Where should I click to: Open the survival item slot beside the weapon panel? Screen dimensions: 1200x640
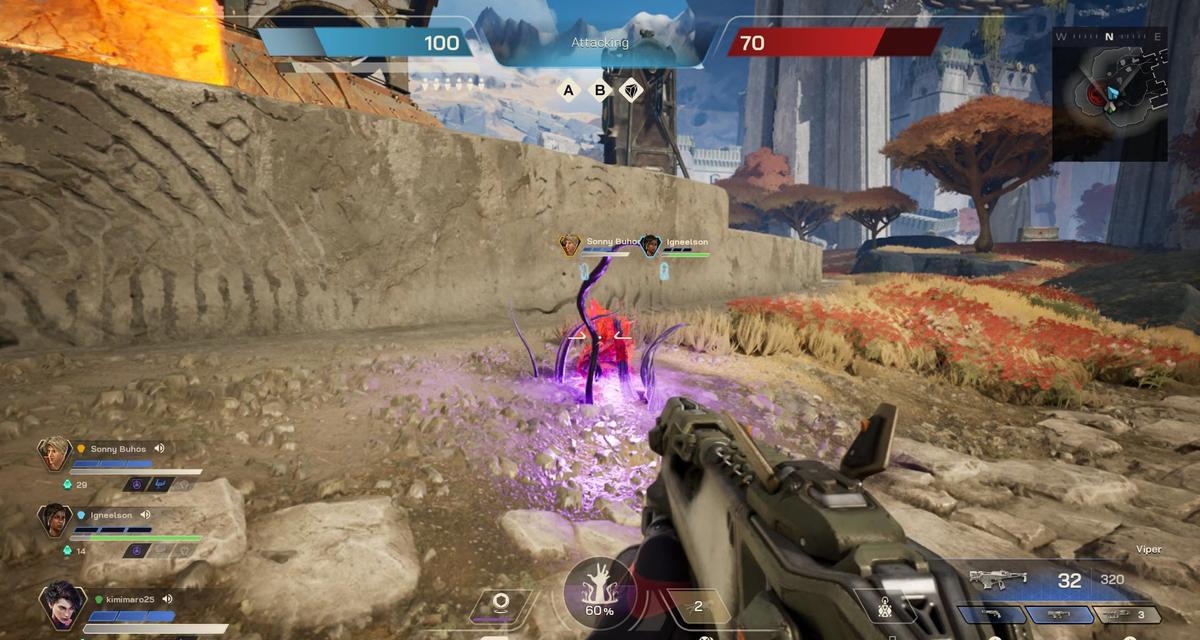(x=886, y=606)
